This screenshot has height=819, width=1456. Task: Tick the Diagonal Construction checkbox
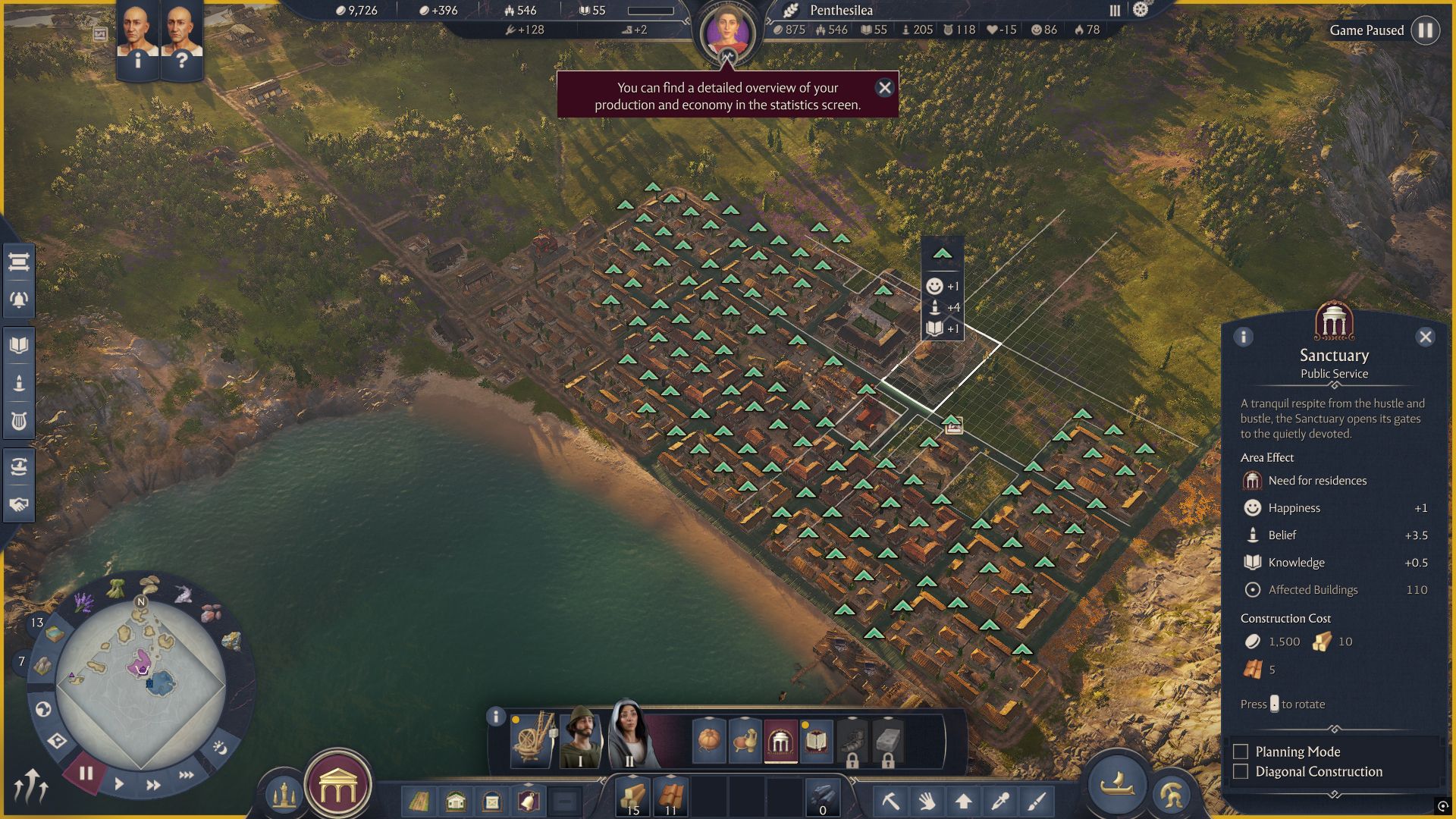1241,771
